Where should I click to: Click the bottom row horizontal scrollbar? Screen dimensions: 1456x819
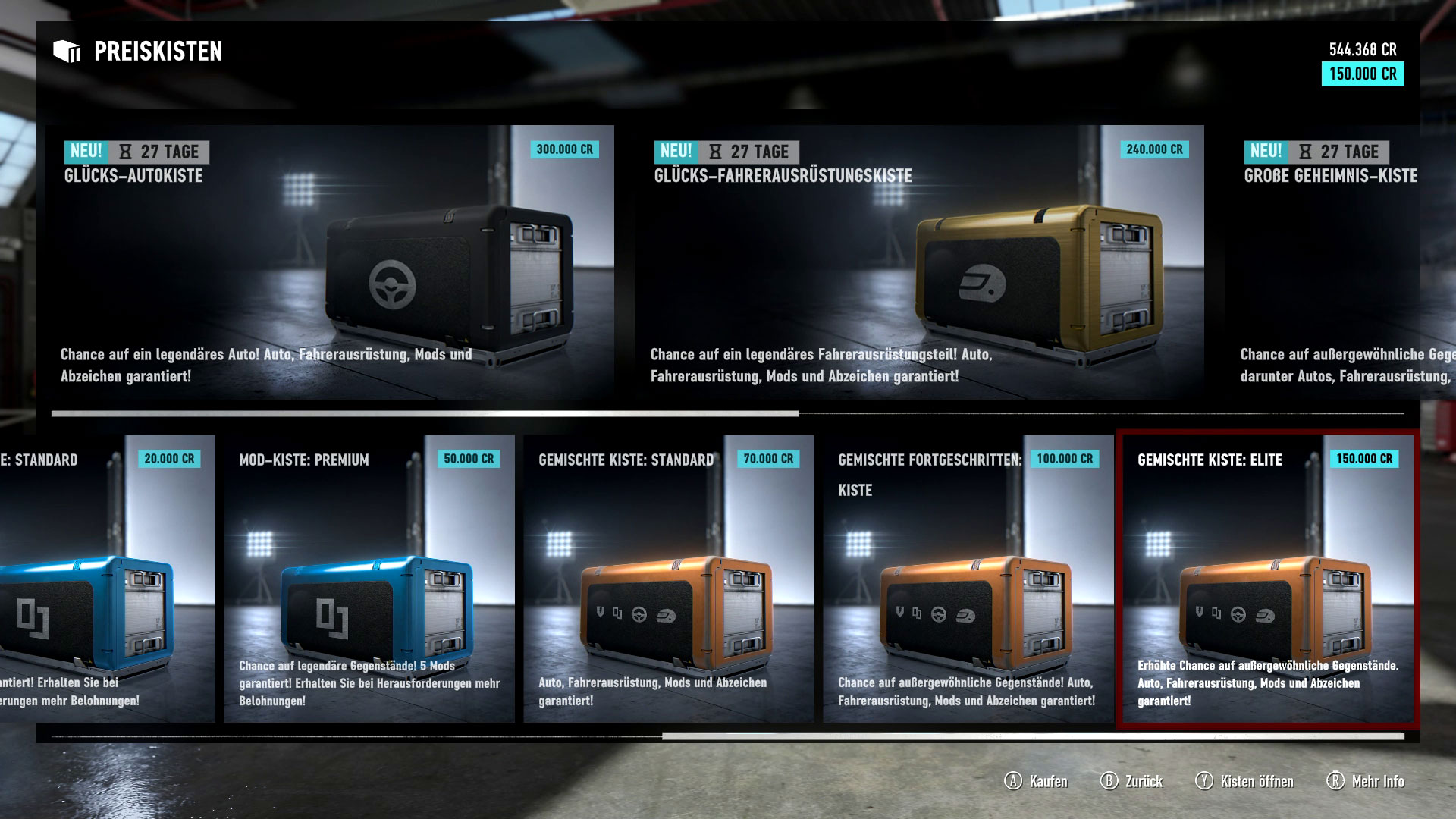pos(1031,736)
